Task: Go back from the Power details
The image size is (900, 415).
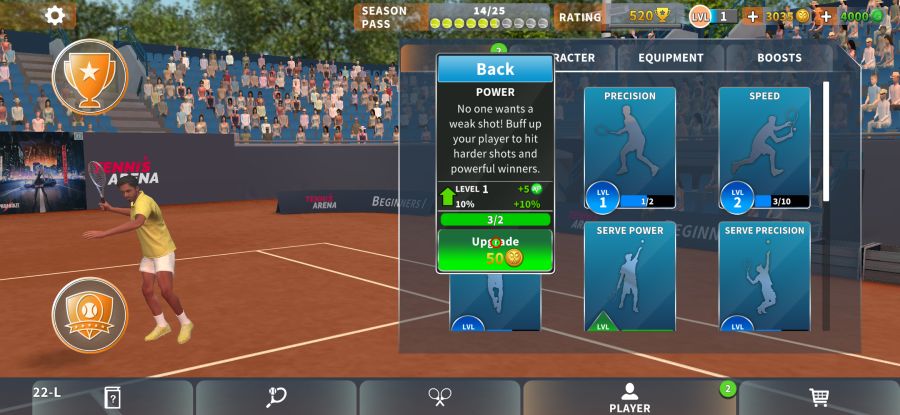Action: [495, 69]
